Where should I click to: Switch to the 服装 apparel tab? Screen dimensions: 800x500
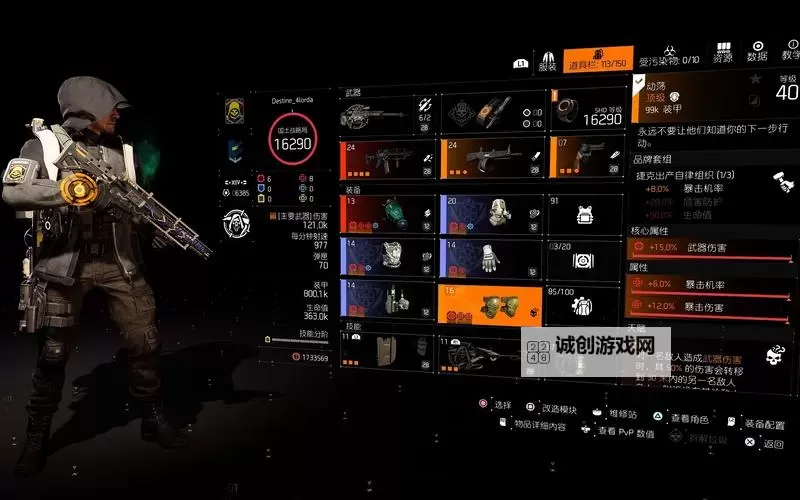tap(547, 61)
